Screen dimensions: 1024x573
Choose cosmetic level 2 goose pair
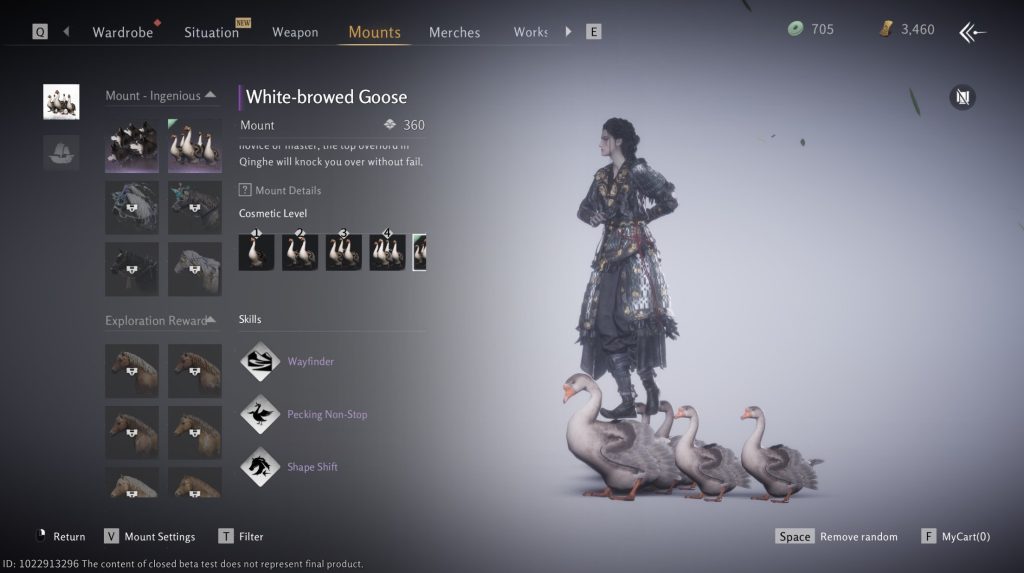pyautogui.click(x=300, y=252)
